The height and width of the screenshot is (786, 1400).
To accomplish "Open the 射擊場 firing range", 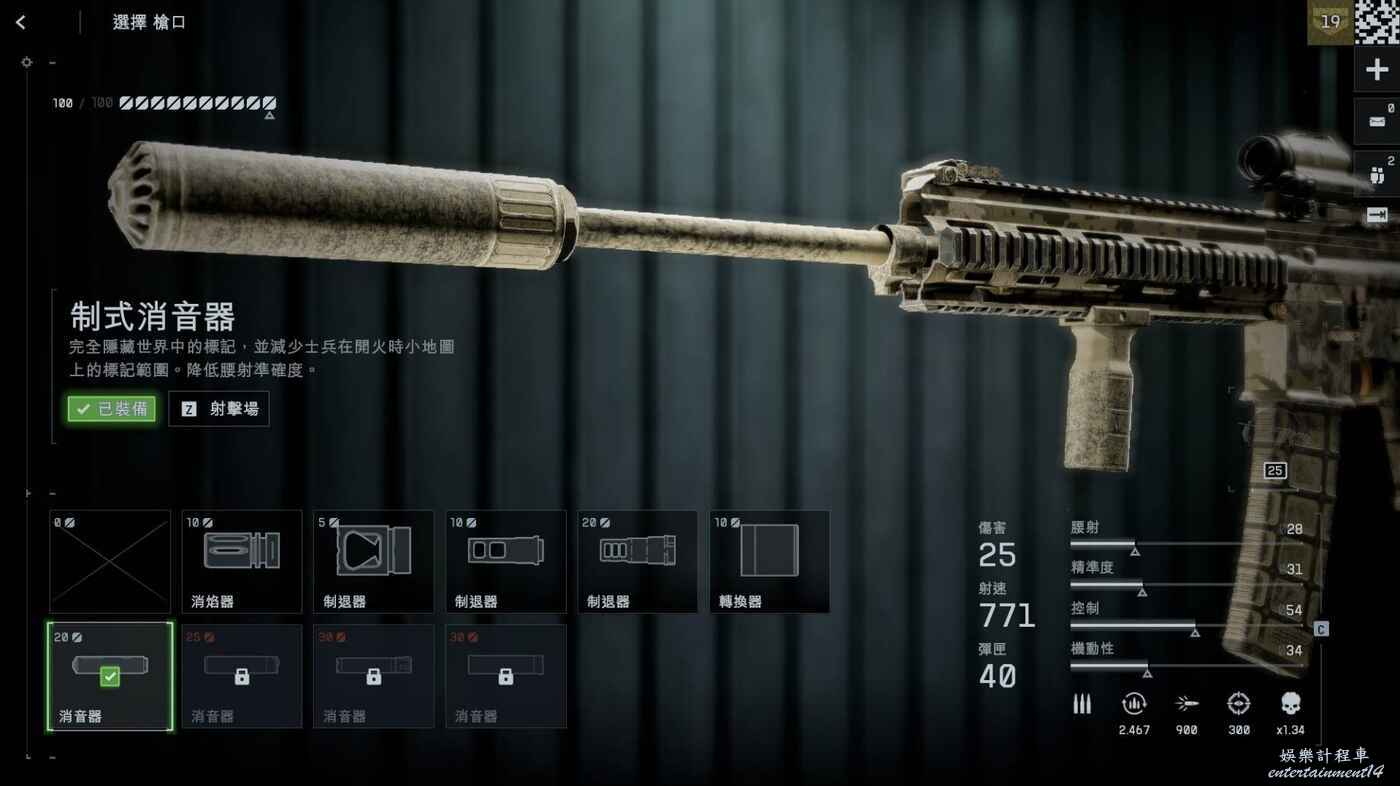I will pyautogui.click(x=219, y=408).
